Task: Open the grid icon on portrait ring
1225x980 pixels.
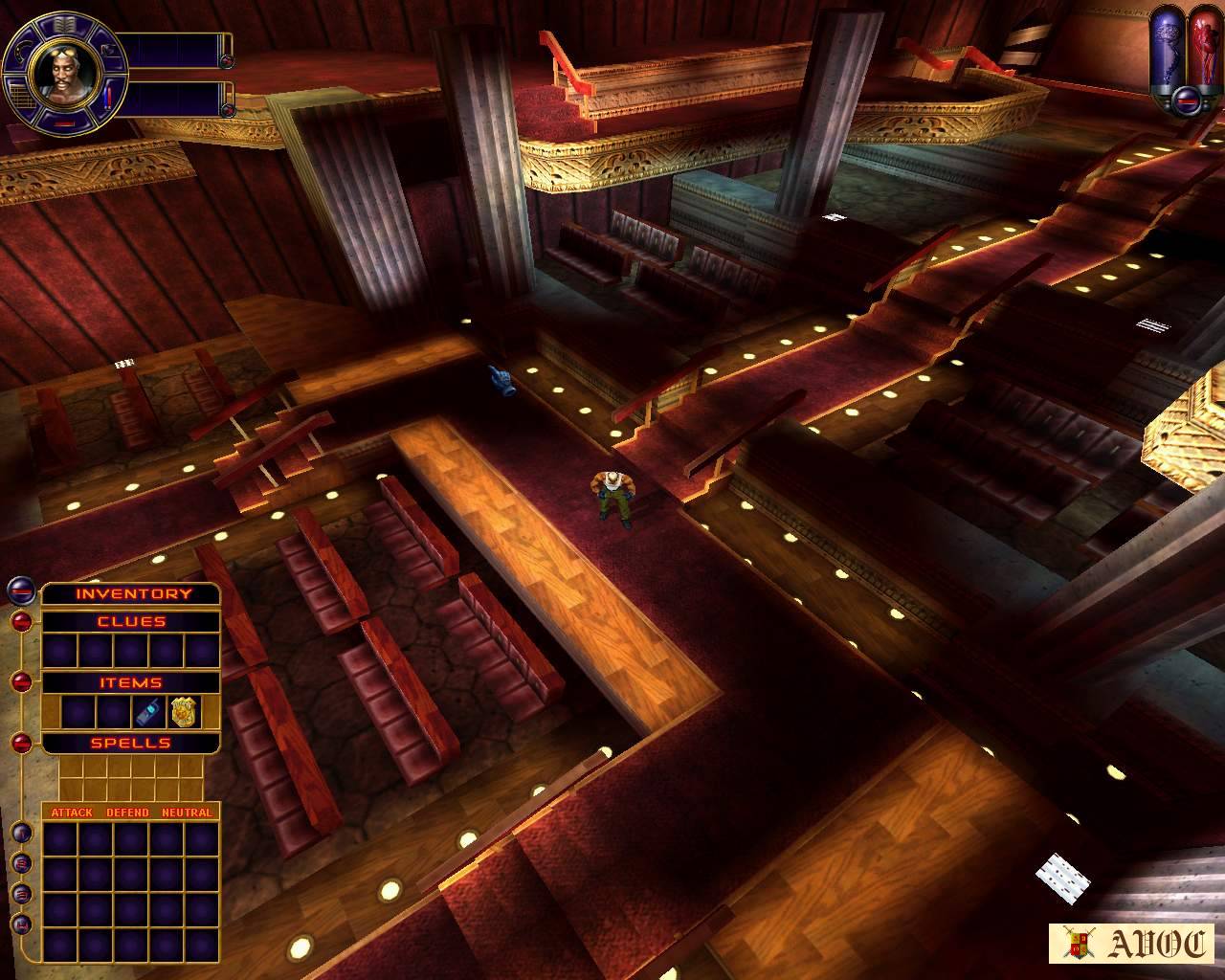Action: [18, 95]
